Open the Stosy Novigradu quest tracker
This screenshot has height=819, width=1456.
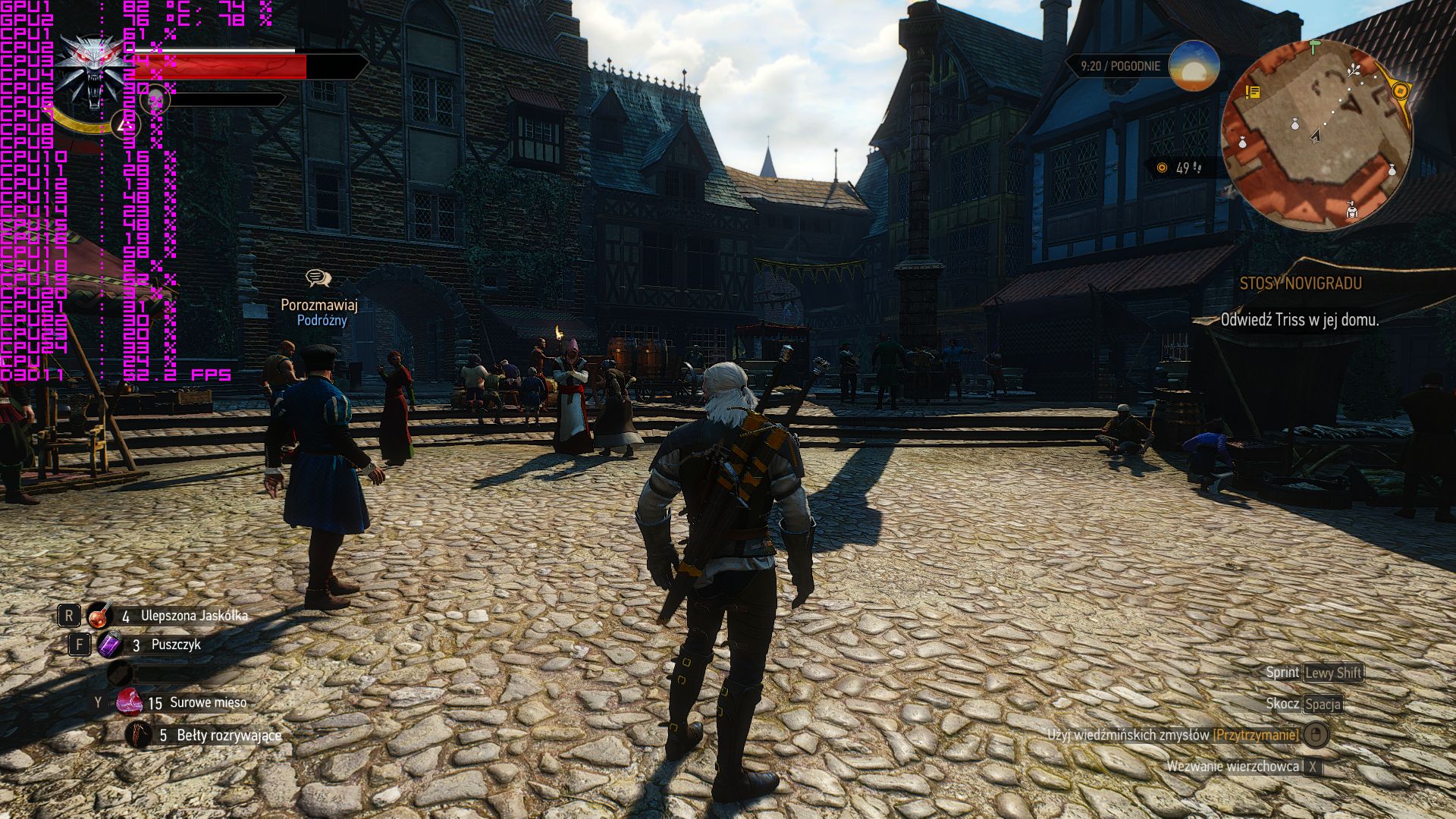(1300, 284)
